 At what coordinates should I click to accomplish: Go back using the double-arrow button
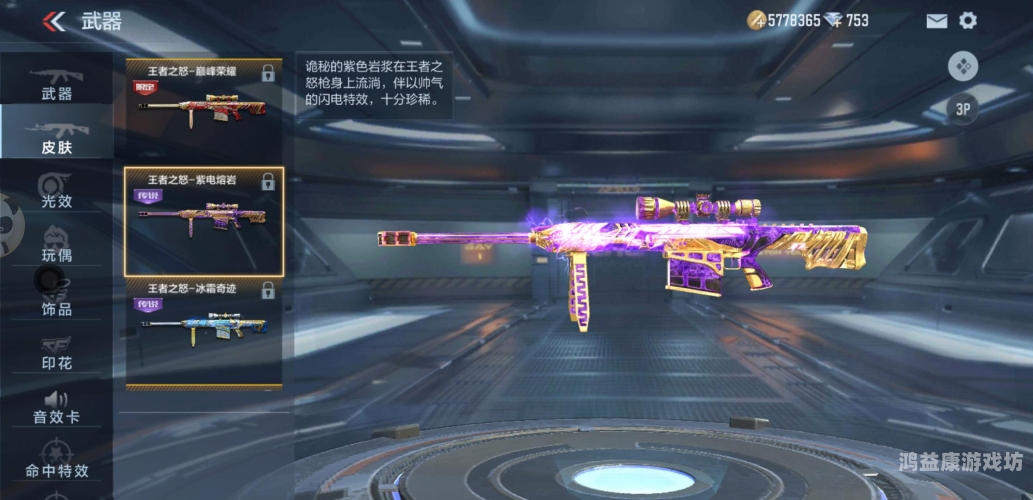pos(55,21)
